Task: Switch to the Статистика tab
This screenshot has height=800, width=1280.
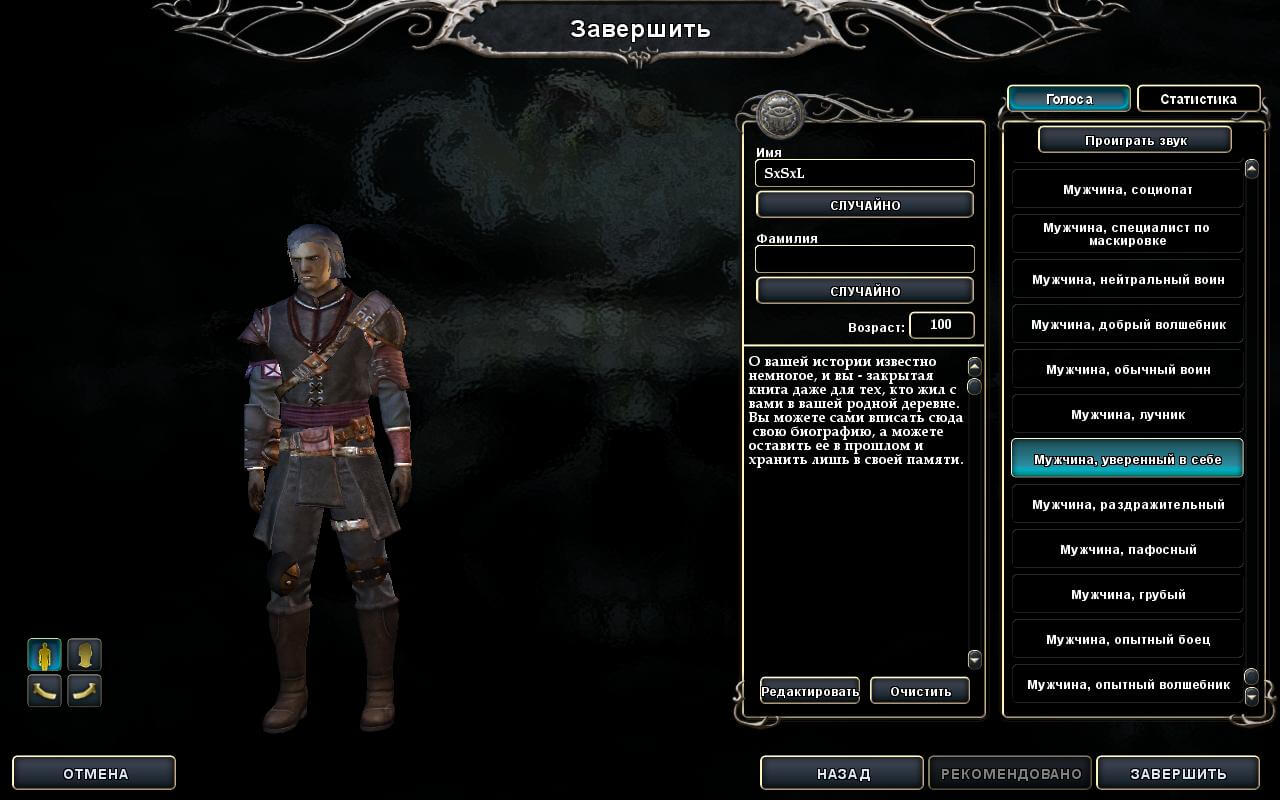Action: (x=1197, y=99)
